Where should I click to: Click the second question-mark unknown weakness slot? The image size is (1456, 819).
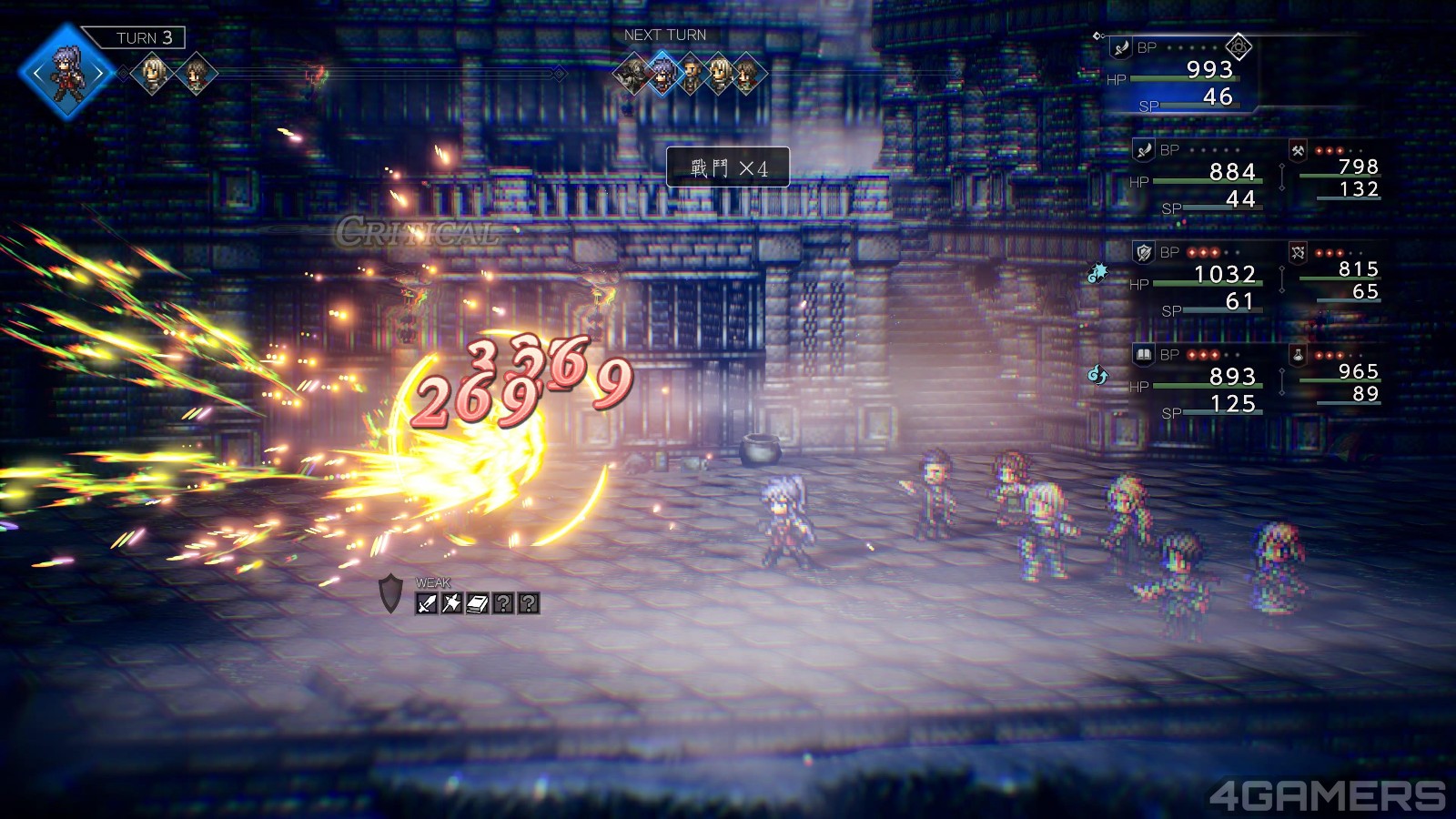coord(530,603)
